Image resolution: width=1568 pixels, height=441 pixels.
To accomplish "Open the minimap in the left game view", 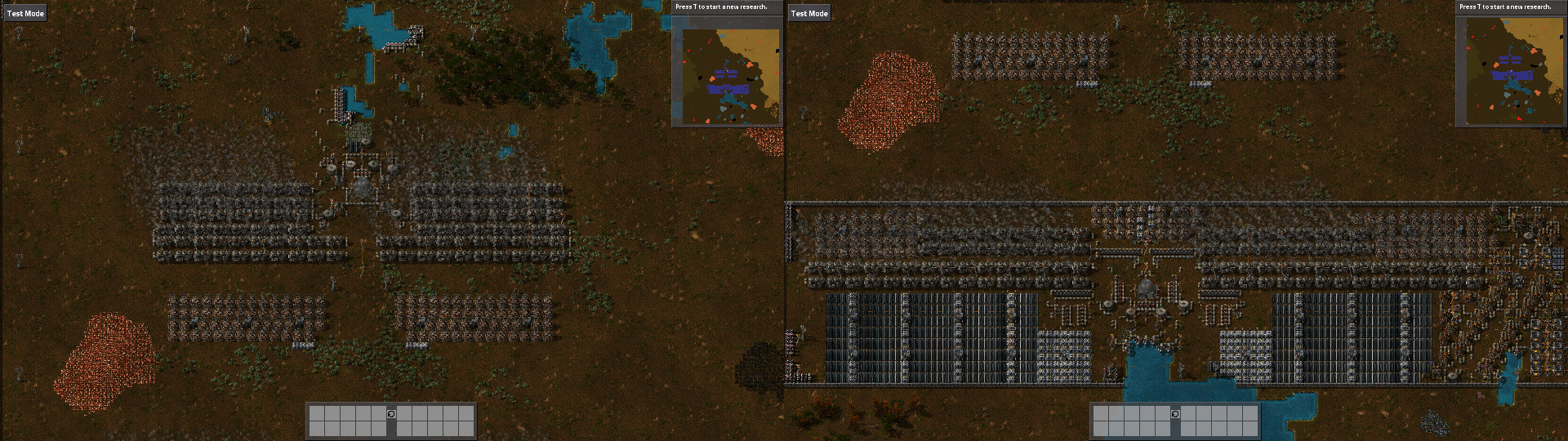I will (x=727, y=75).
